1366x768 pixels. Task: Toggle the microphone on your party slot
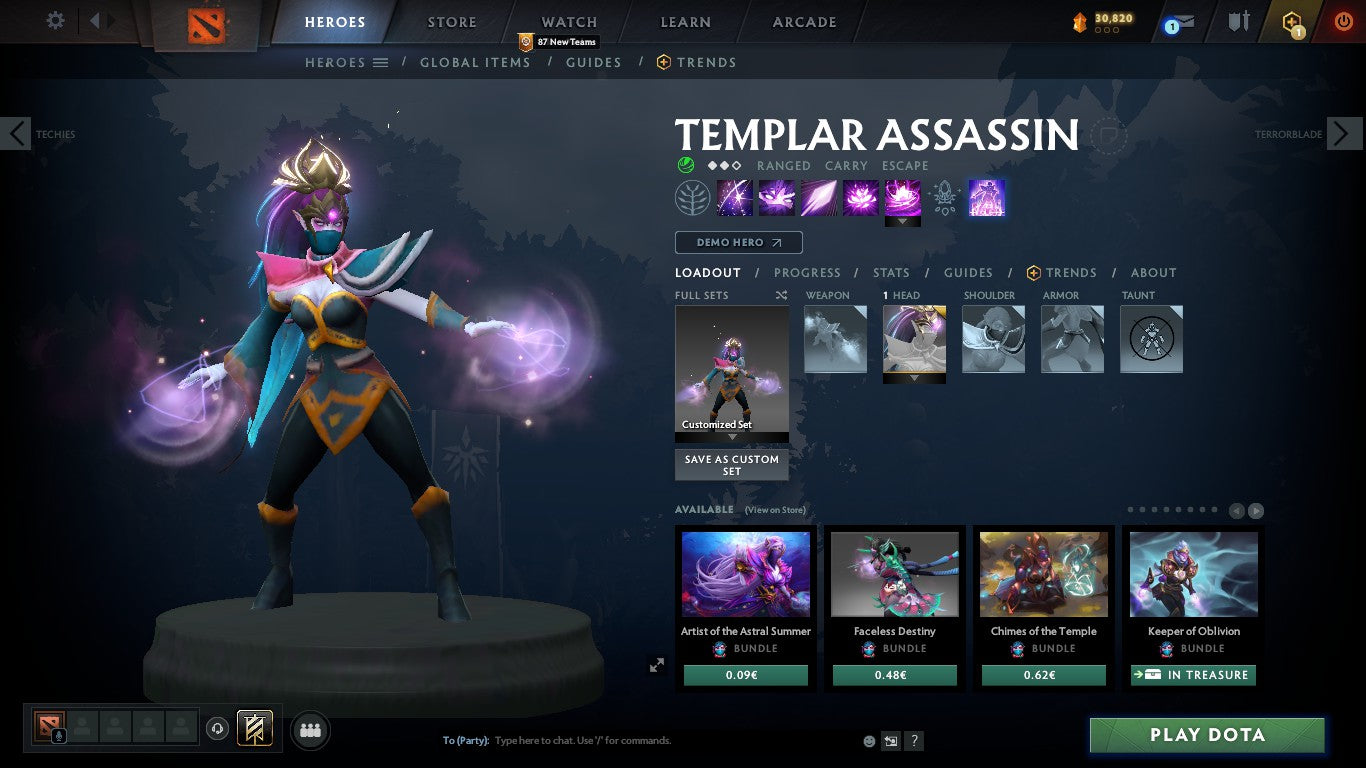click(59, 735)
